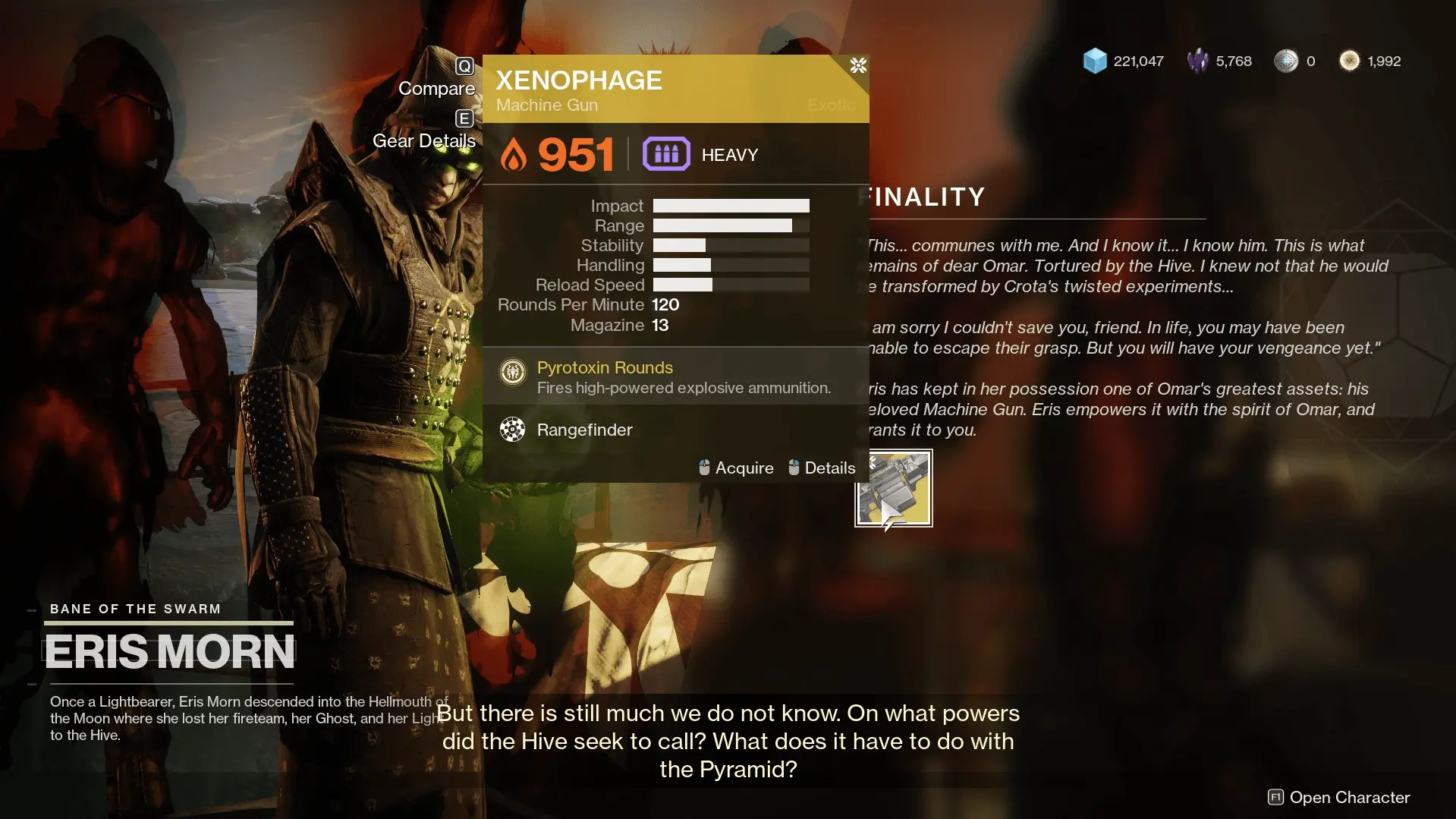Select the Machine Gun type label

[x=546, y=106]
